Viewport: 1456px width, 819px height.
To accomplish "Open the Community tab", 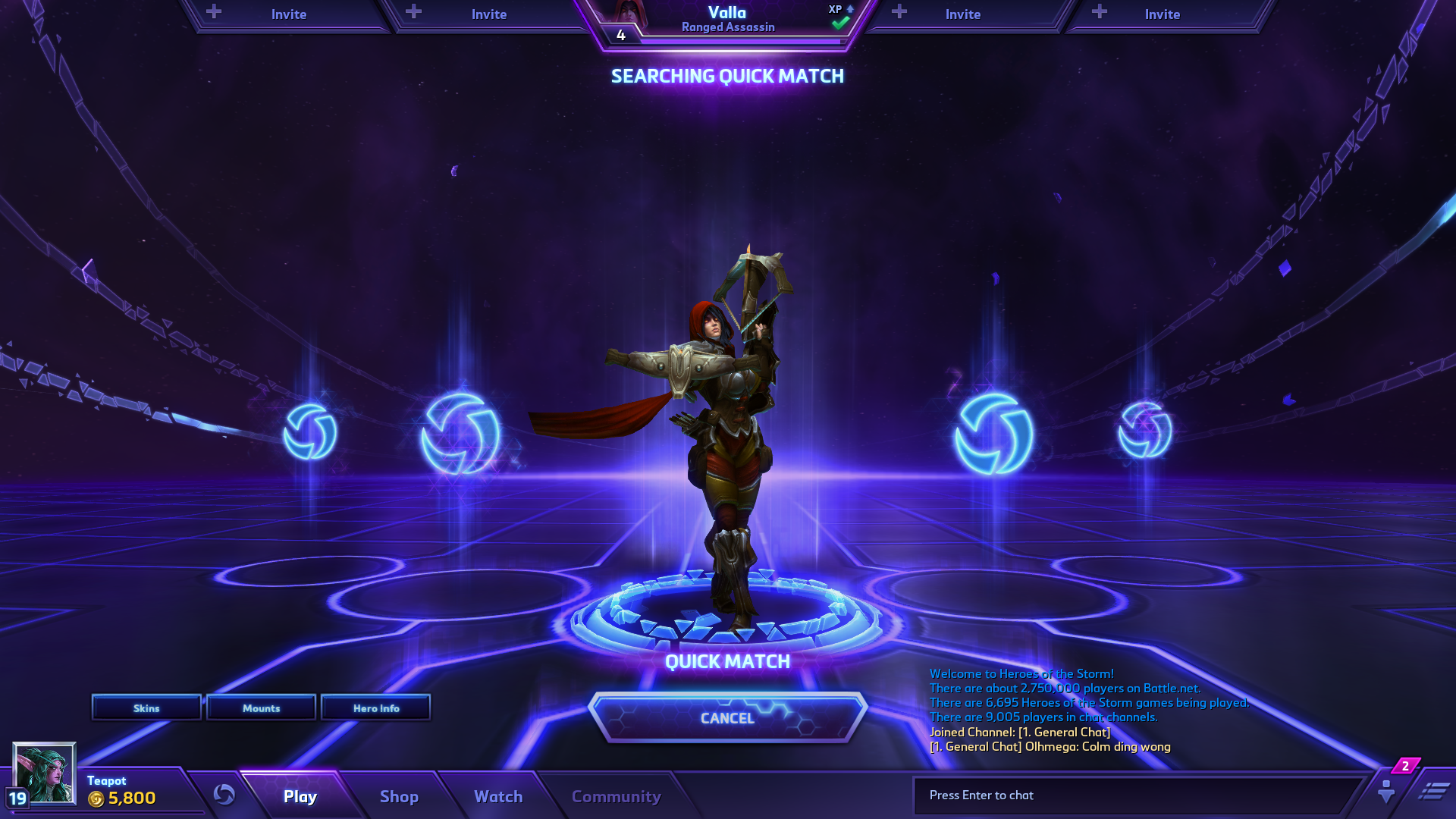I will 616,796.
